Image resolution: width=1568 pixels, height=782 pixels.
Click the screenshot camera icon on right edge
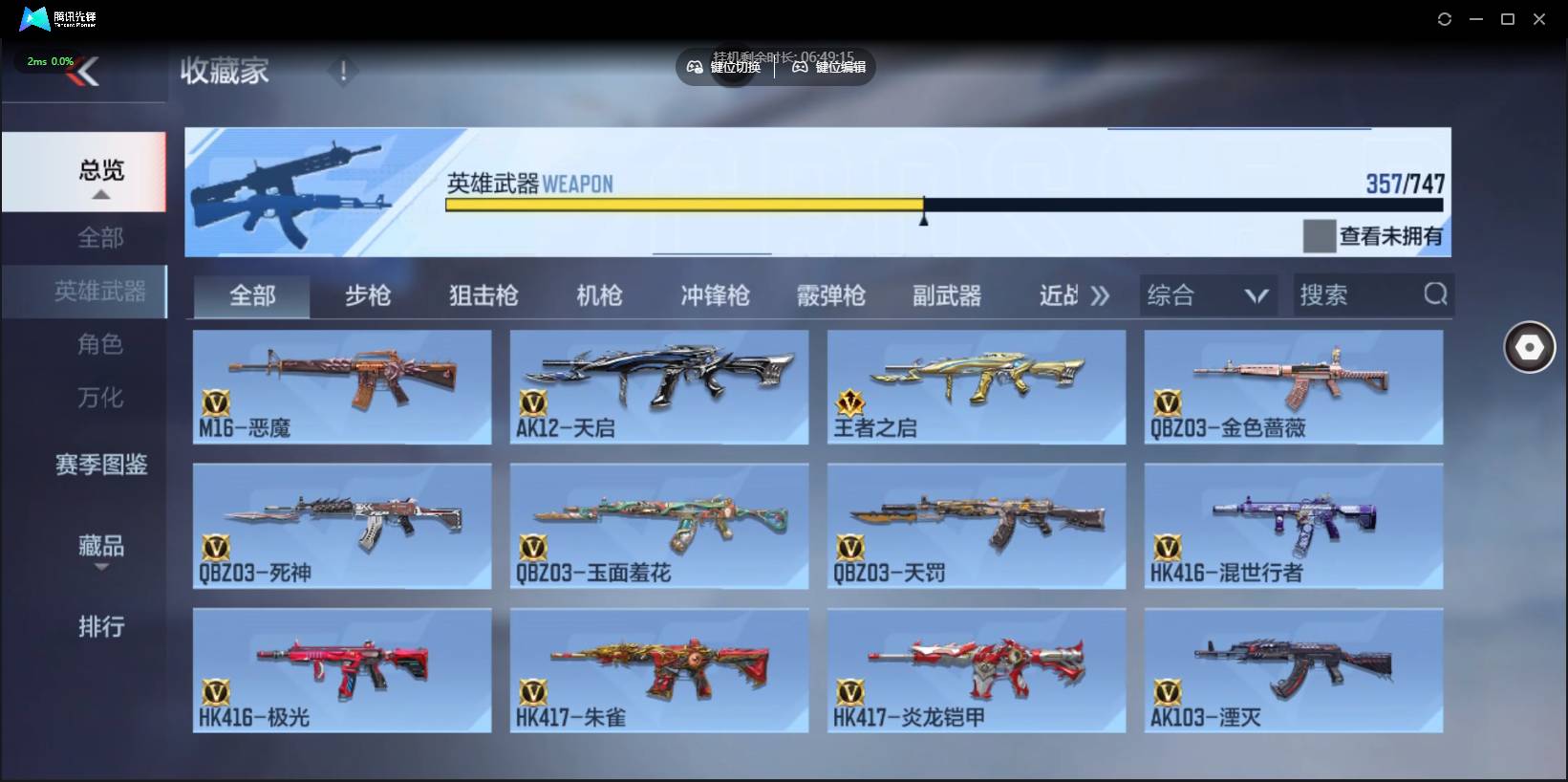pyautogui.click(x=1529, y=346)
